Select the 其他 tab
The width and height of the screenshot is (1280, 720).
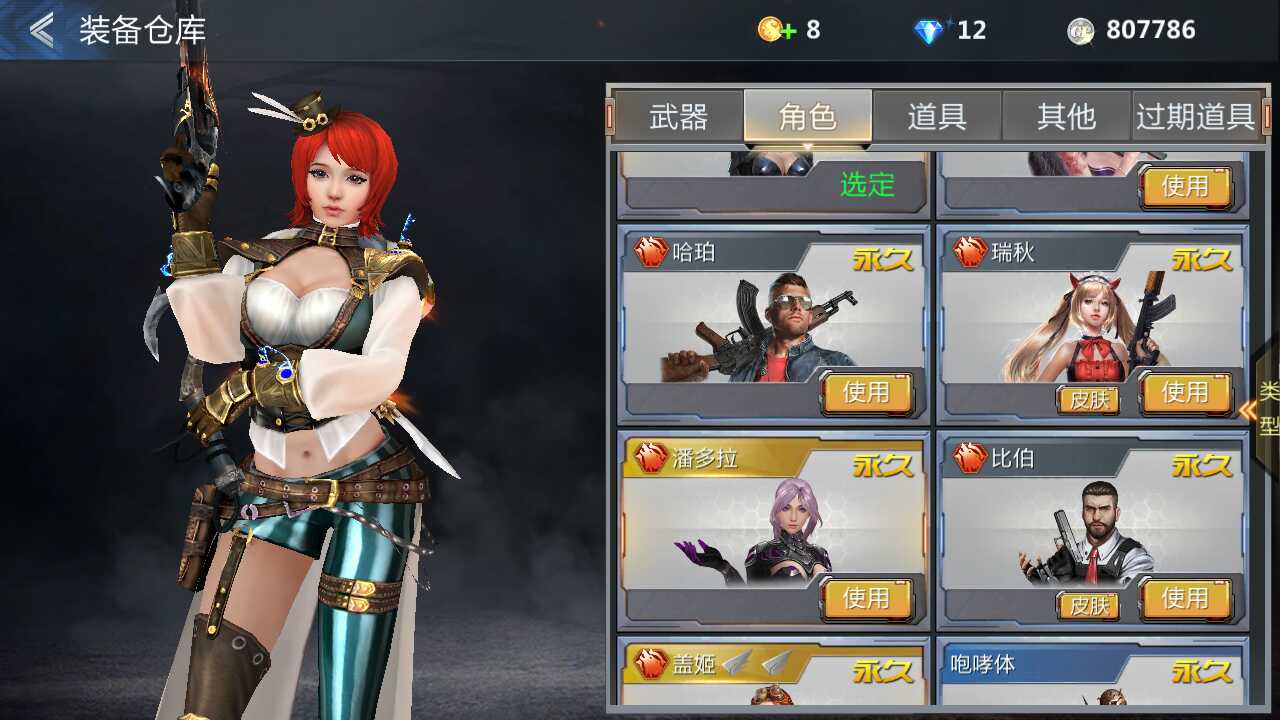coord(1068,117)
